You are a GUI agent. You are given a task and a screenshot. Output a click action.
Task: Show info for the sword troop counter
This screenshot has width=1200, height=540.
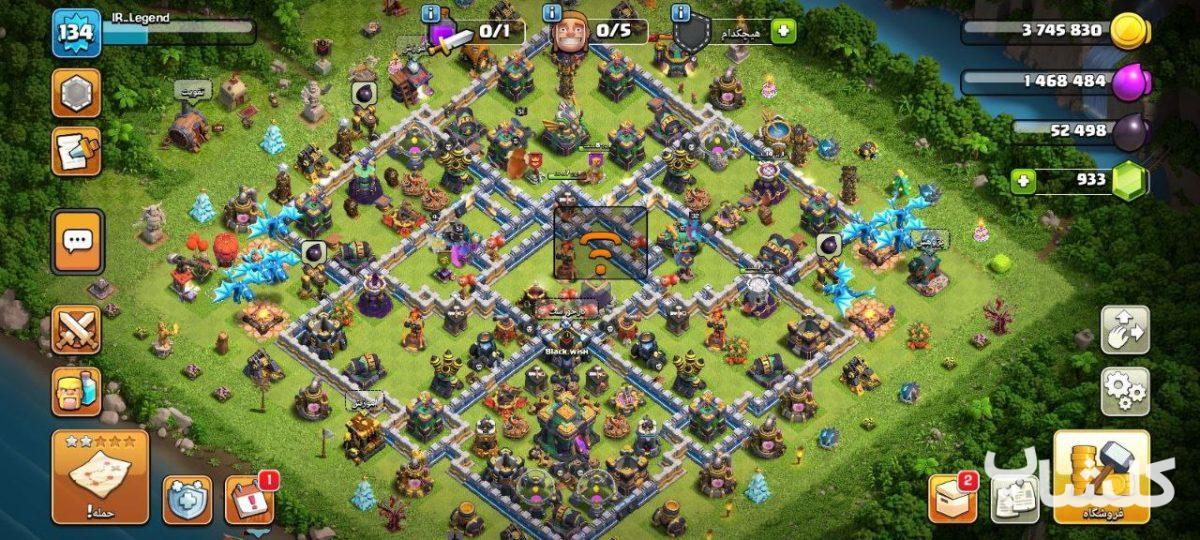click(431, 13)
